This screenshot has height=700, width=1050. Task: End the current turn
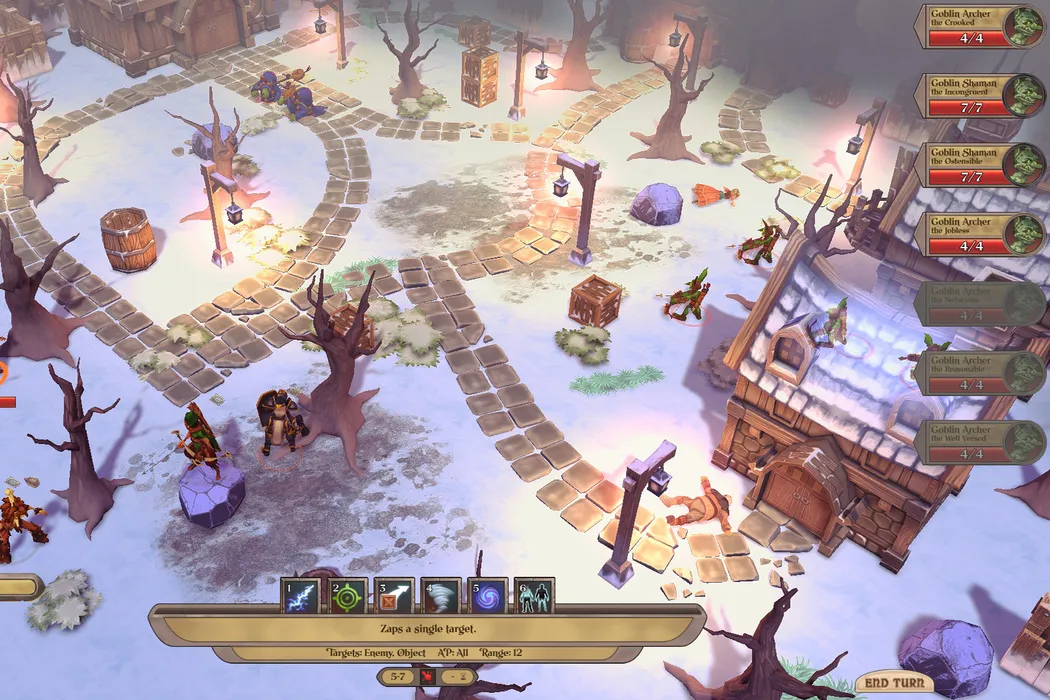(x=894, y=683)
